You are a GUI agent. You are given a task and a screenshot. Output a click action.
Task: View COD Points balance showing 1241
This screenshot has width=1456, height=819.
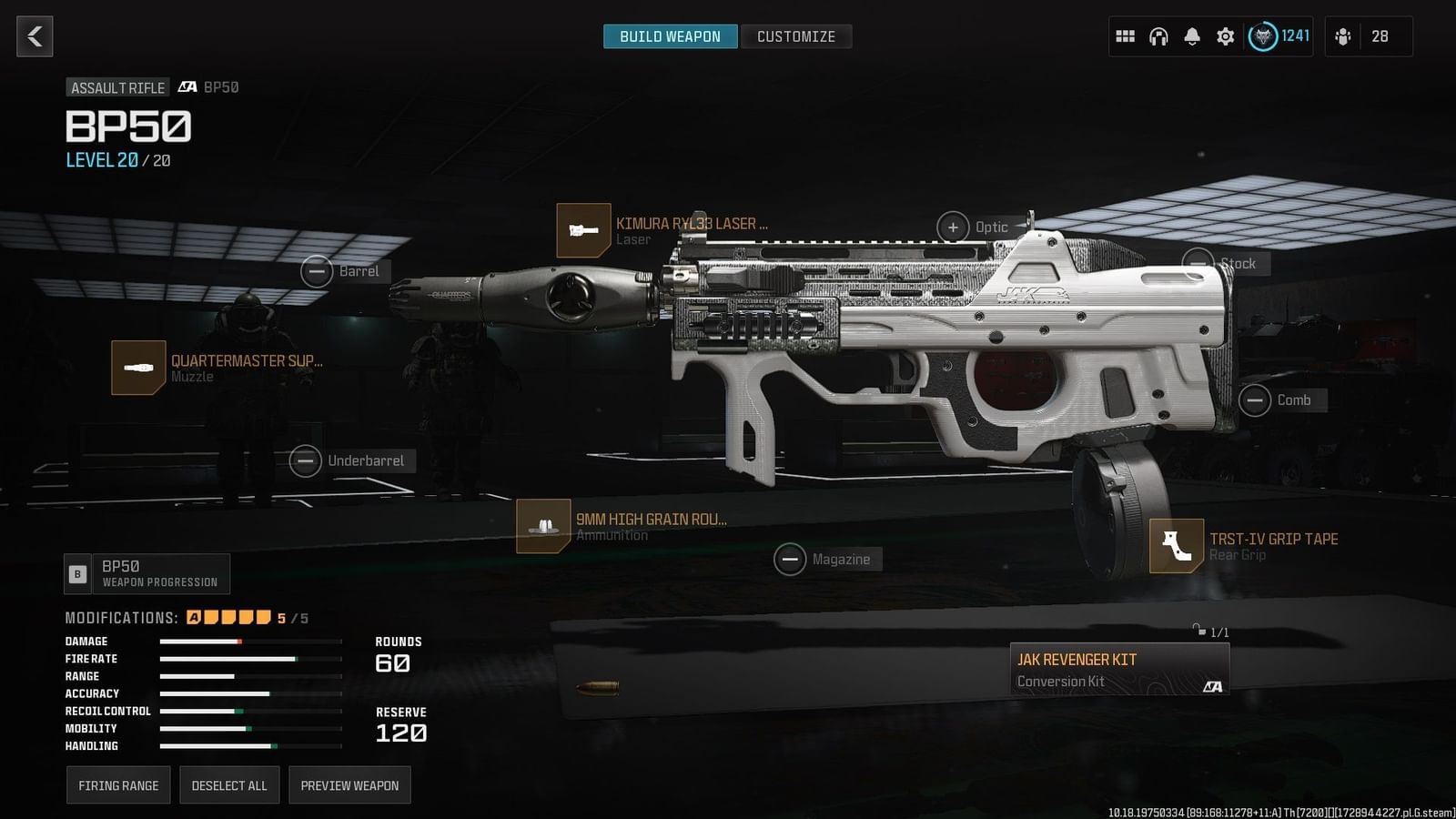(1278, 36)
